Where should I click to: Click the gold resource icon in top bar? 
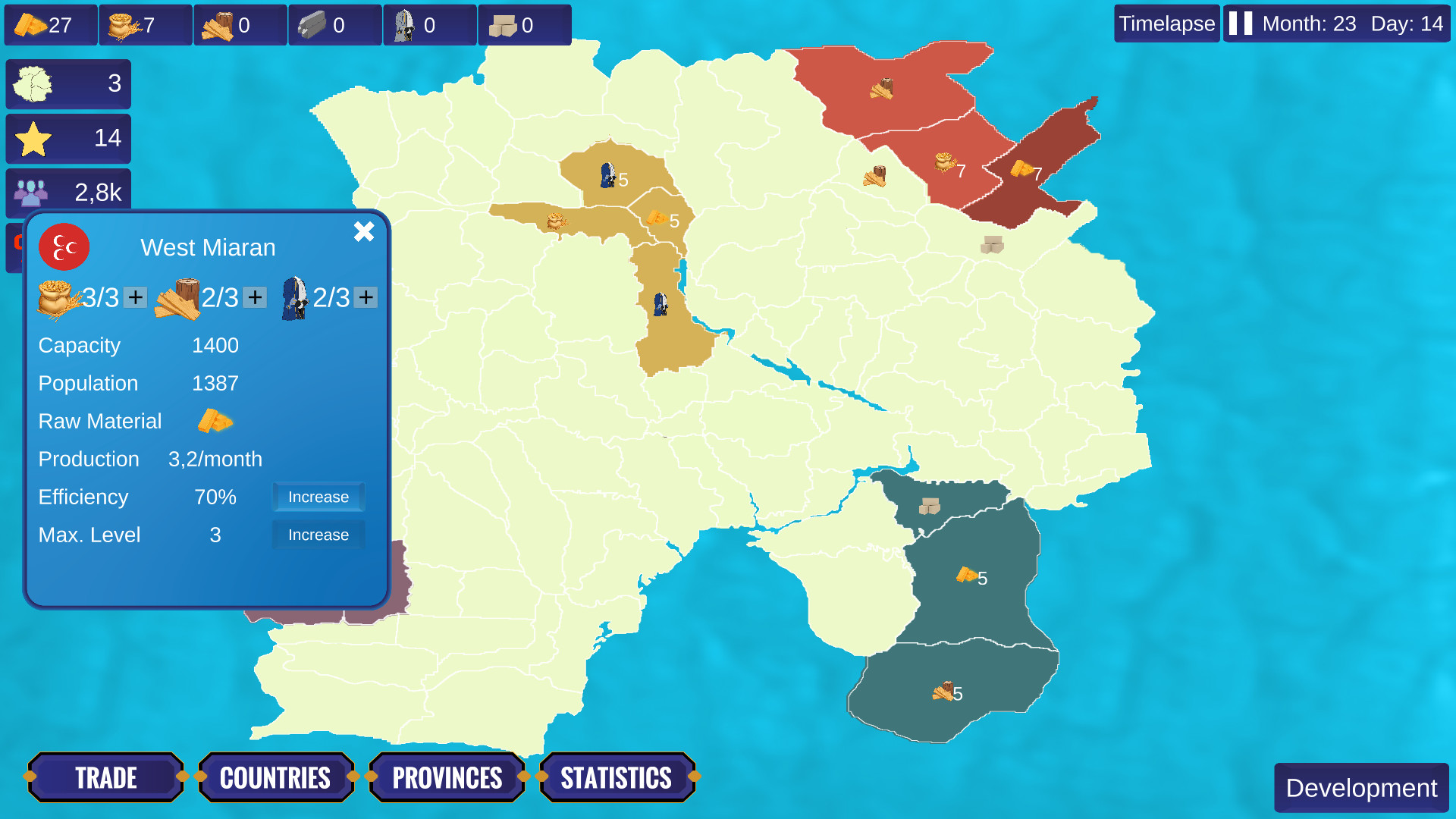(30, 24)
